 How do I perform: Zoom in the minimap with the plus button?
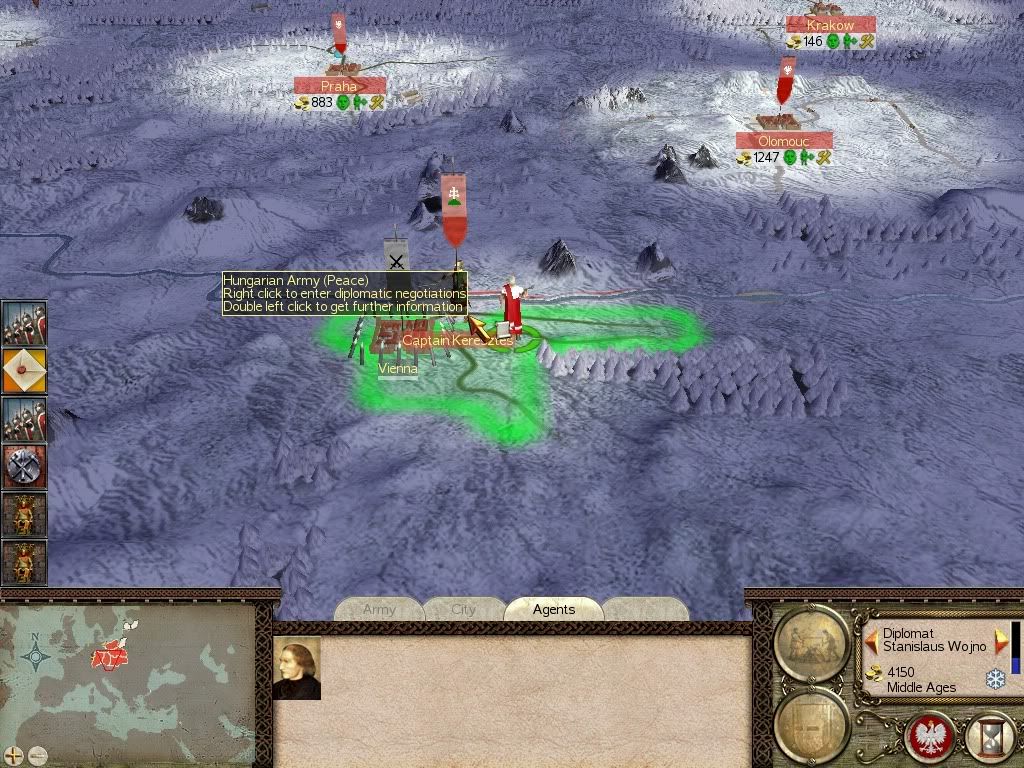[x=13, y=755]
